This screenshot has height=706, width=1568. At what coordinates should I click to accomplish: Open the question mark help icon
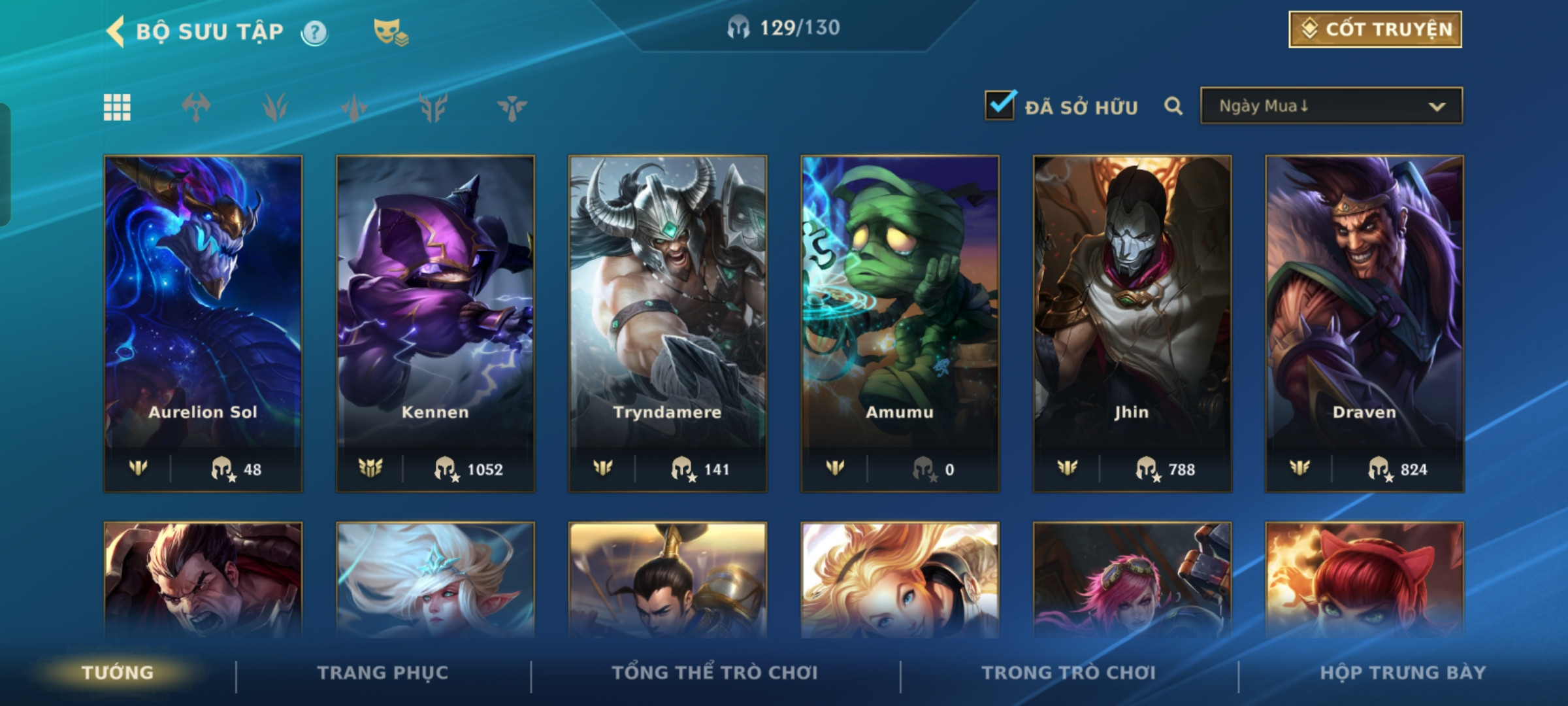314,32
